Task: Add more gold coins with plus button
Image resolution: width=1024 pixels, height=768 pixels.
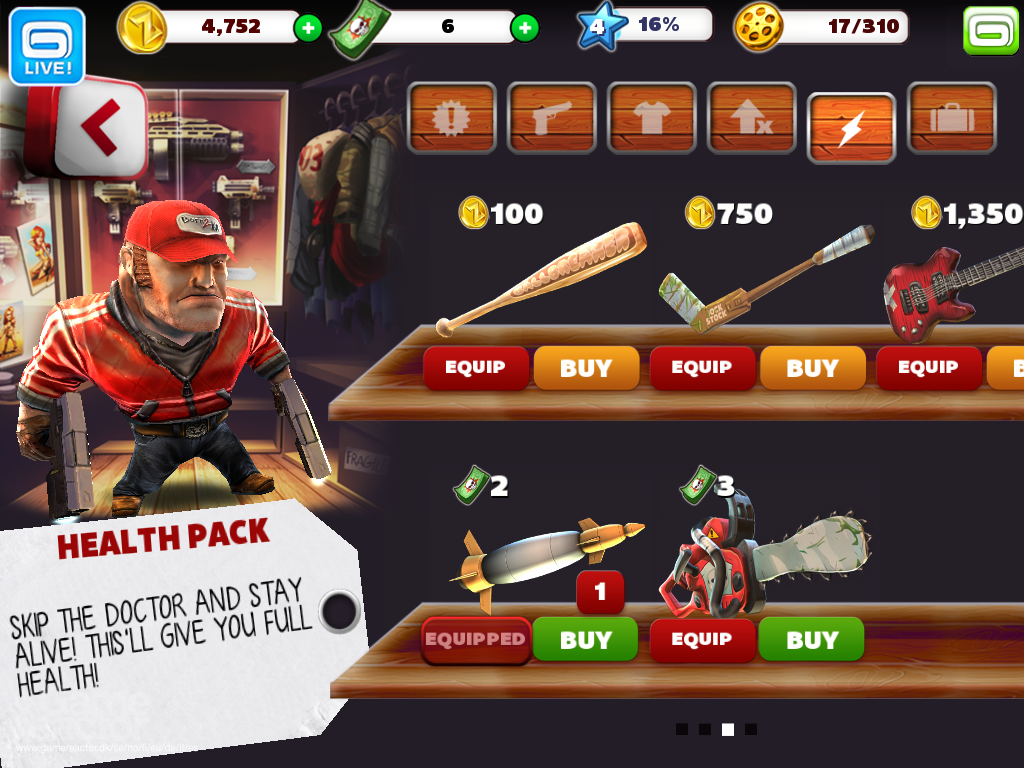Action: point(308,28)
